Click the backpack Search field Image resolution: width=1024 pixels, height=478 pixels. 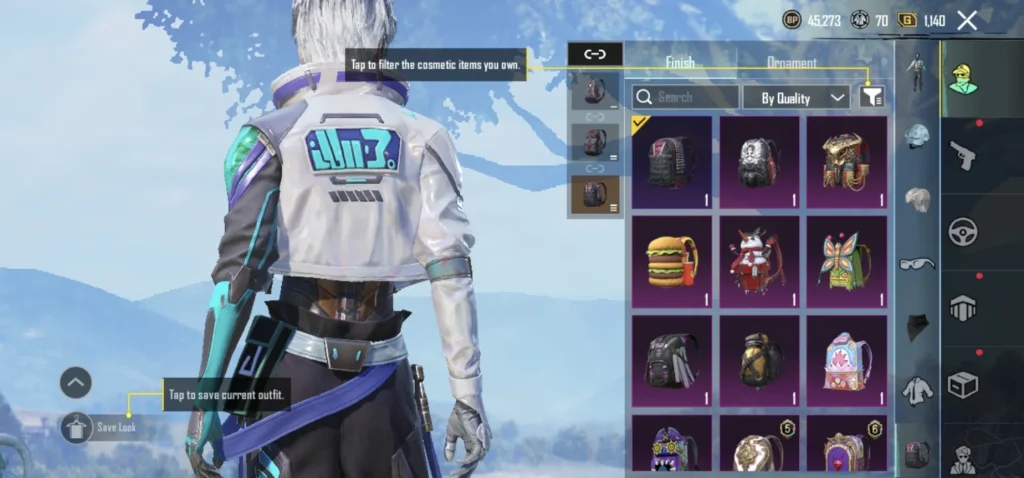tap(686, 97)
